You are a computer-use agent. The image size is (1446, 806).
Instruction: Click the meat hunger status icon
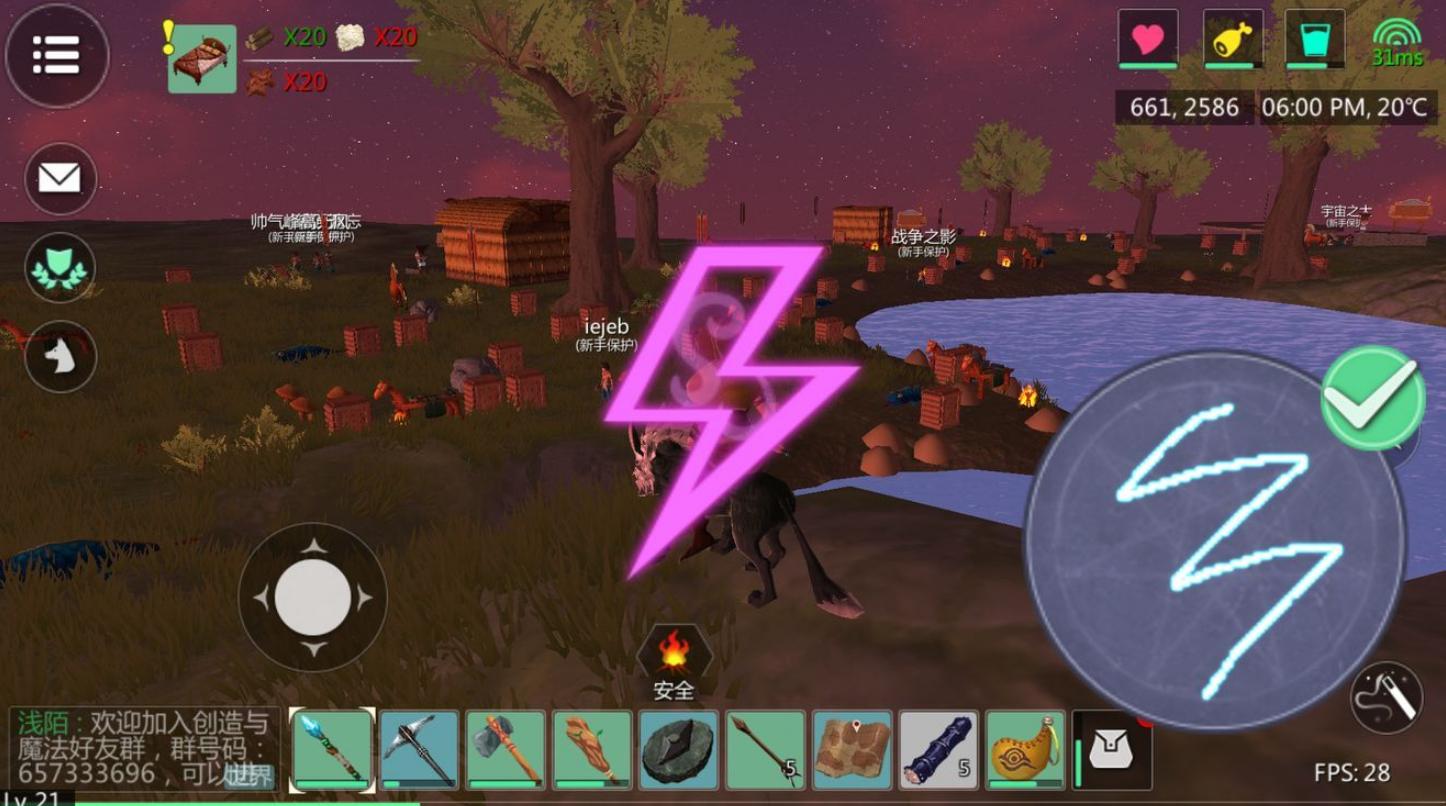point(1232,40)
